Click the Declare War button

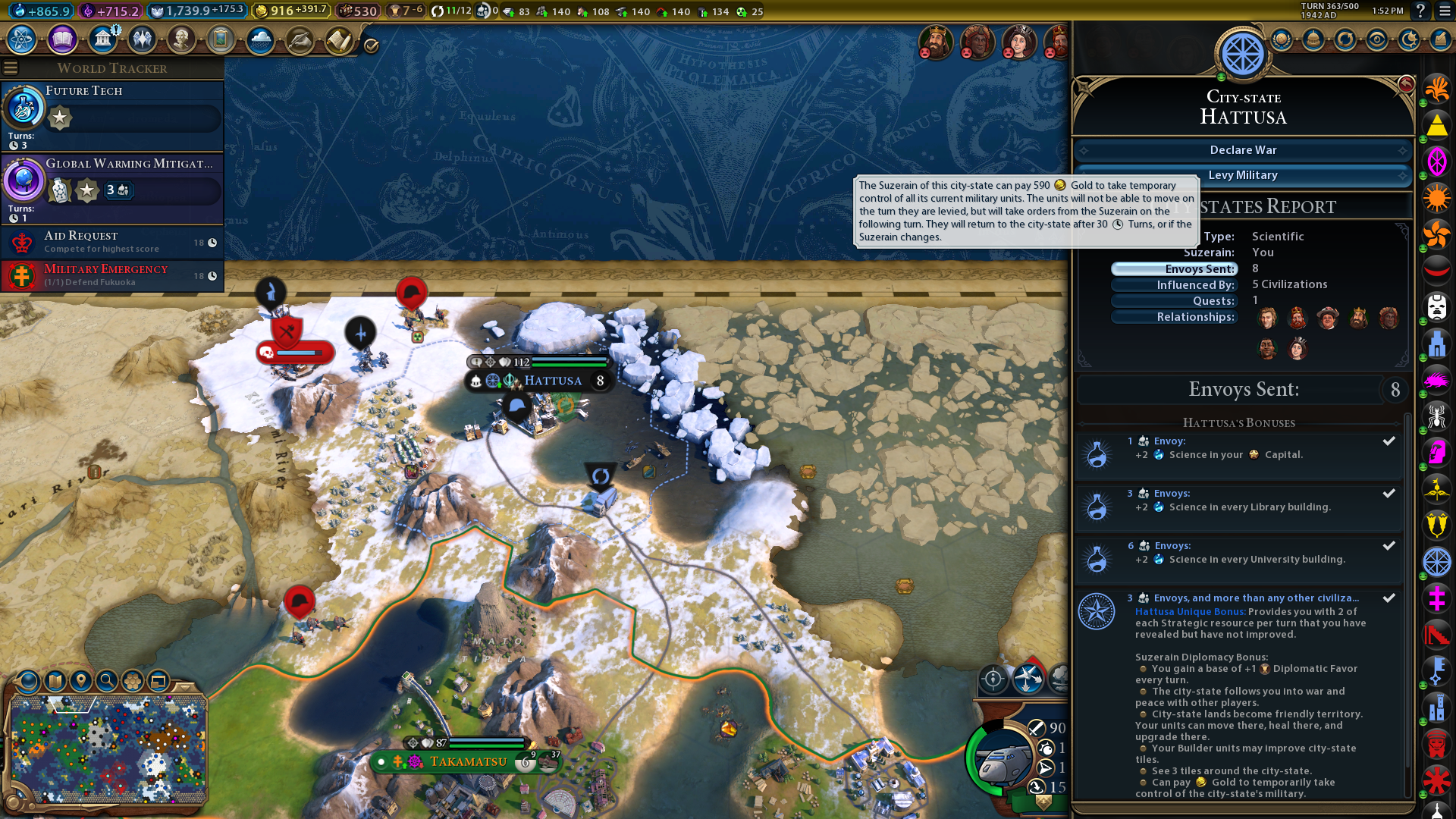[x=1242, y=150]
